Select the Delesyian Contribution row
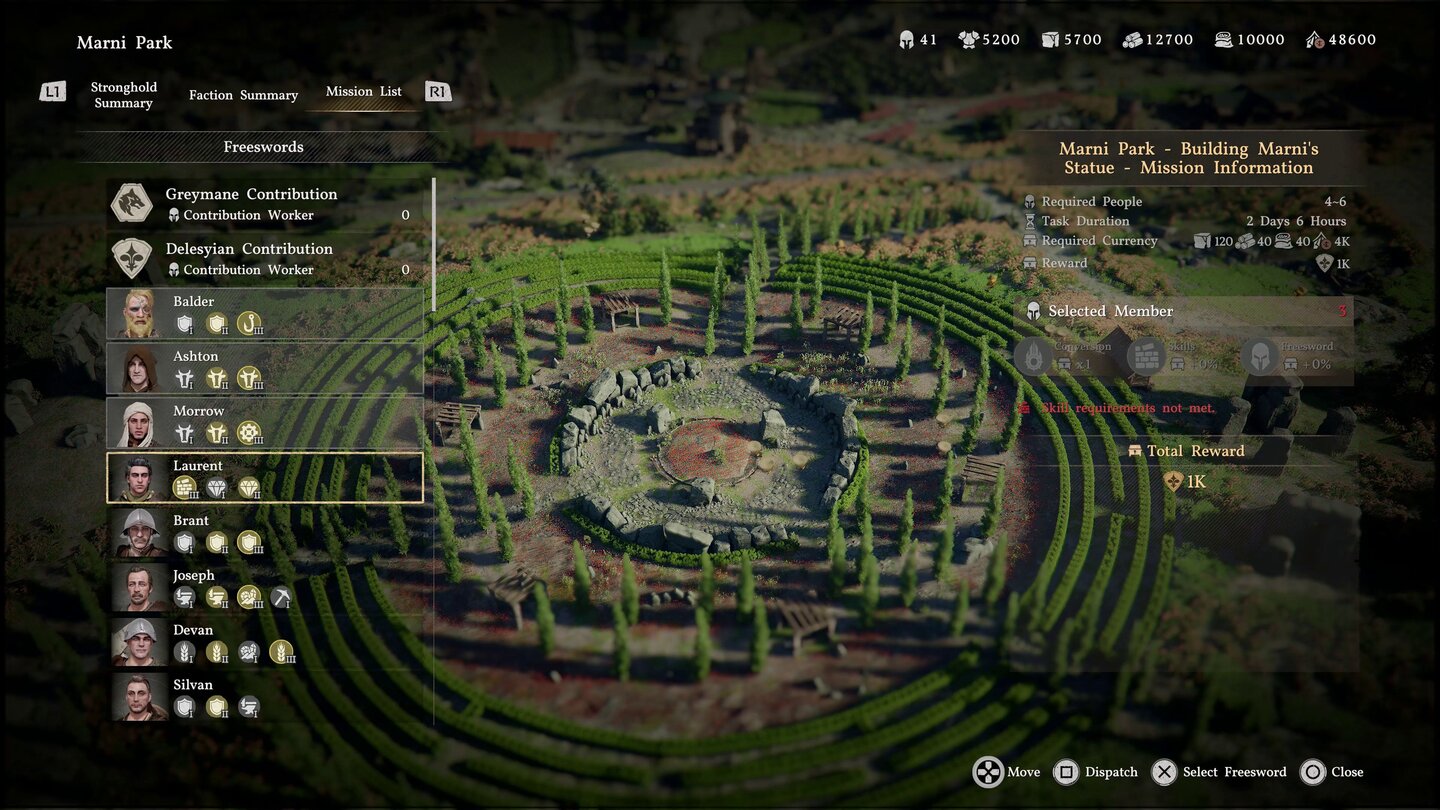 click(x=264, y=258)
